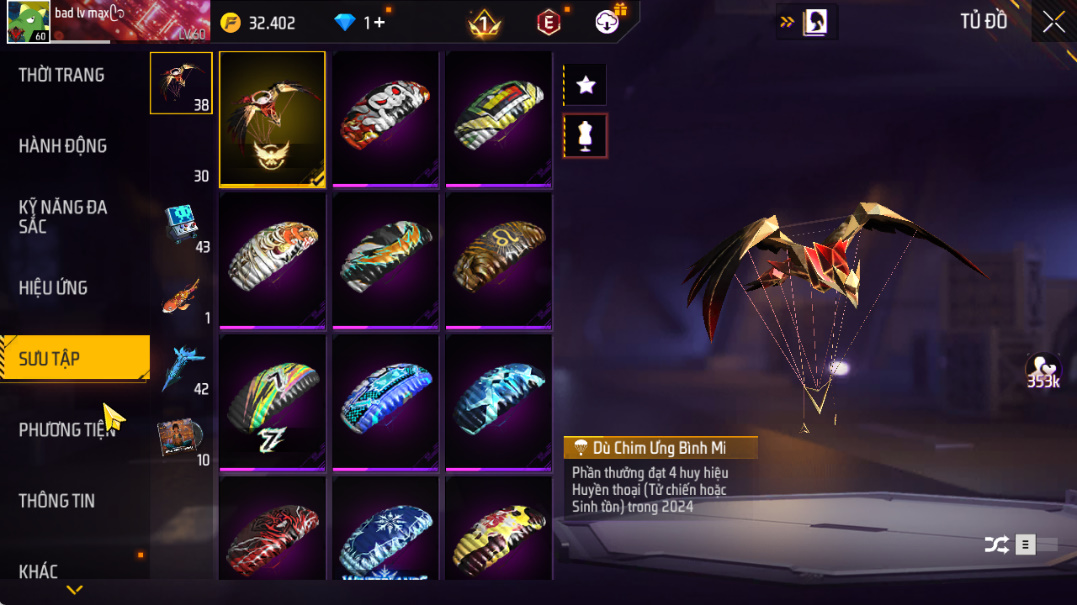Open the player profile avatar
The height and width of the screenshot is (605, 1077).
[28, 22]
